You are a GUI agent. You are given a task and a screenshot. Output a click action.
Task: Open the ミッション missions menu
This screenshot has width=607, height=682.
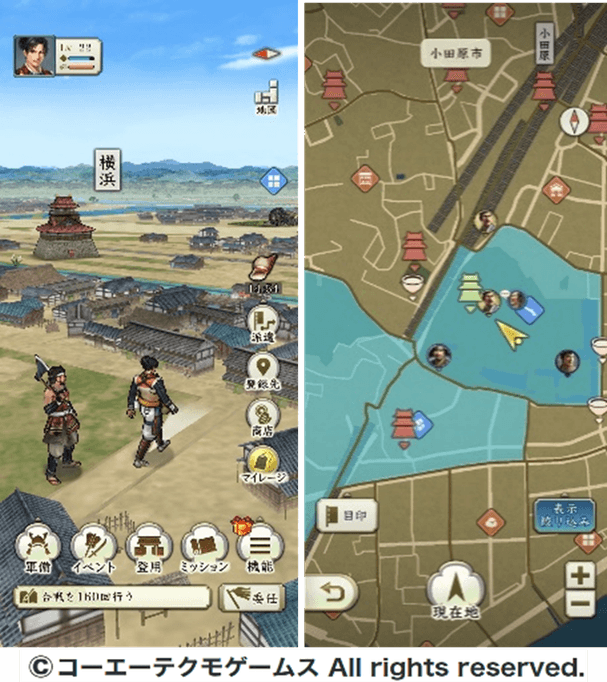(204, 548)
